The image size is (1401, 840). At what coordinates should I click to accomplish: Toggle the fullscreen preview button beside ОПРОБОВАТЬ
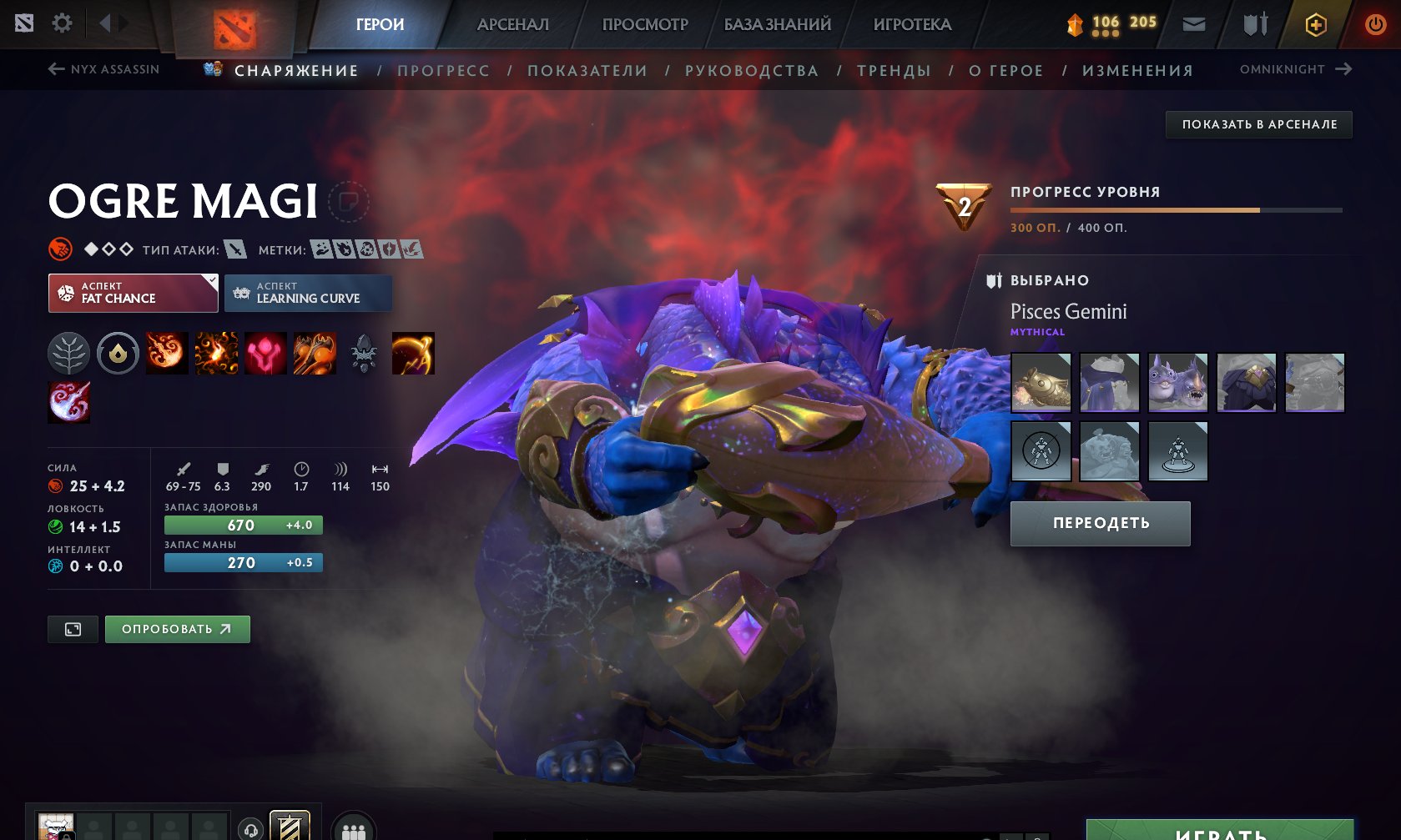point(72,629)
